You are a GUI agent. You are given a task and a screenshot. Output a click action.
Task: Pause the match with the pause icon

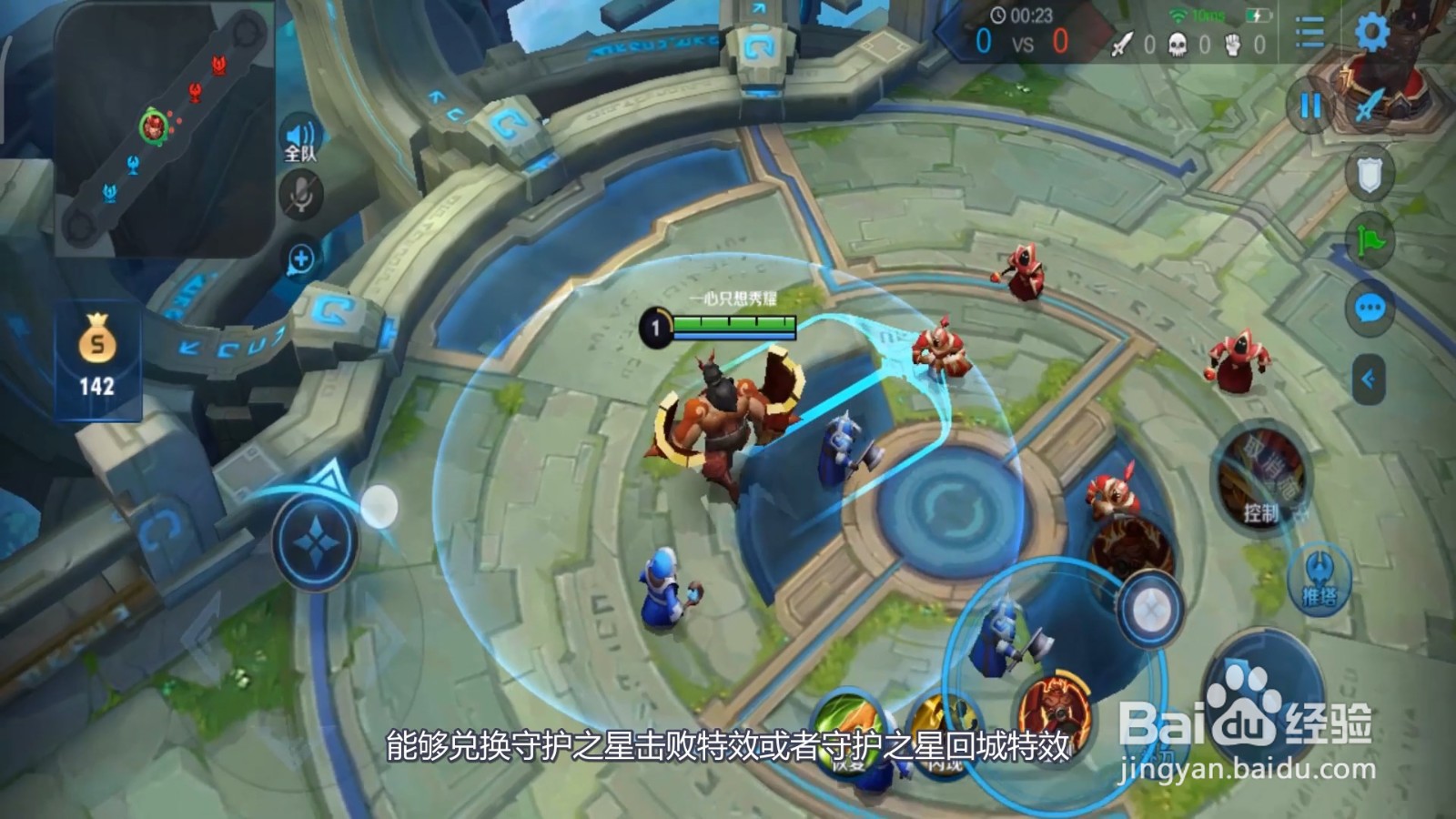pyautogui.click(x=1310, y=107)
